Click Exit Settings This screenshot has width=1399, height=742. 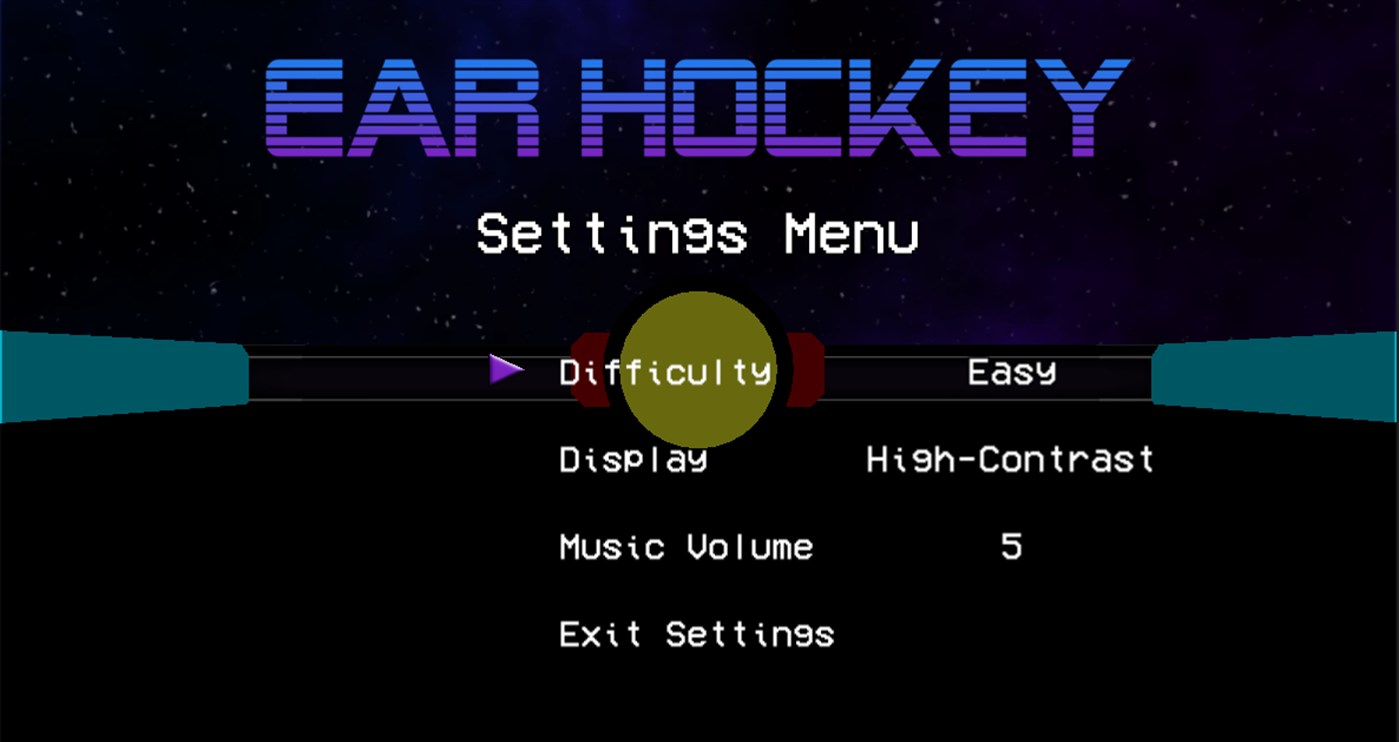[x=697, y=634]
